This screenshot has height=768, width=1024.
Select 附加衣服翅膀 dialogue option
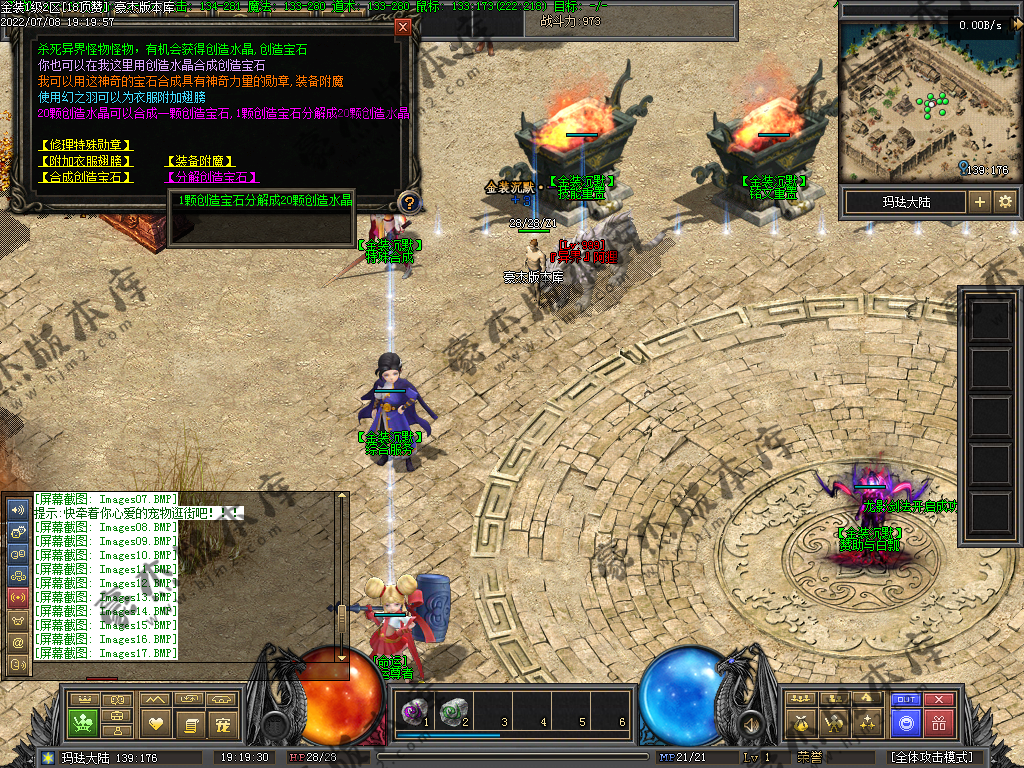tap(85, 161)
